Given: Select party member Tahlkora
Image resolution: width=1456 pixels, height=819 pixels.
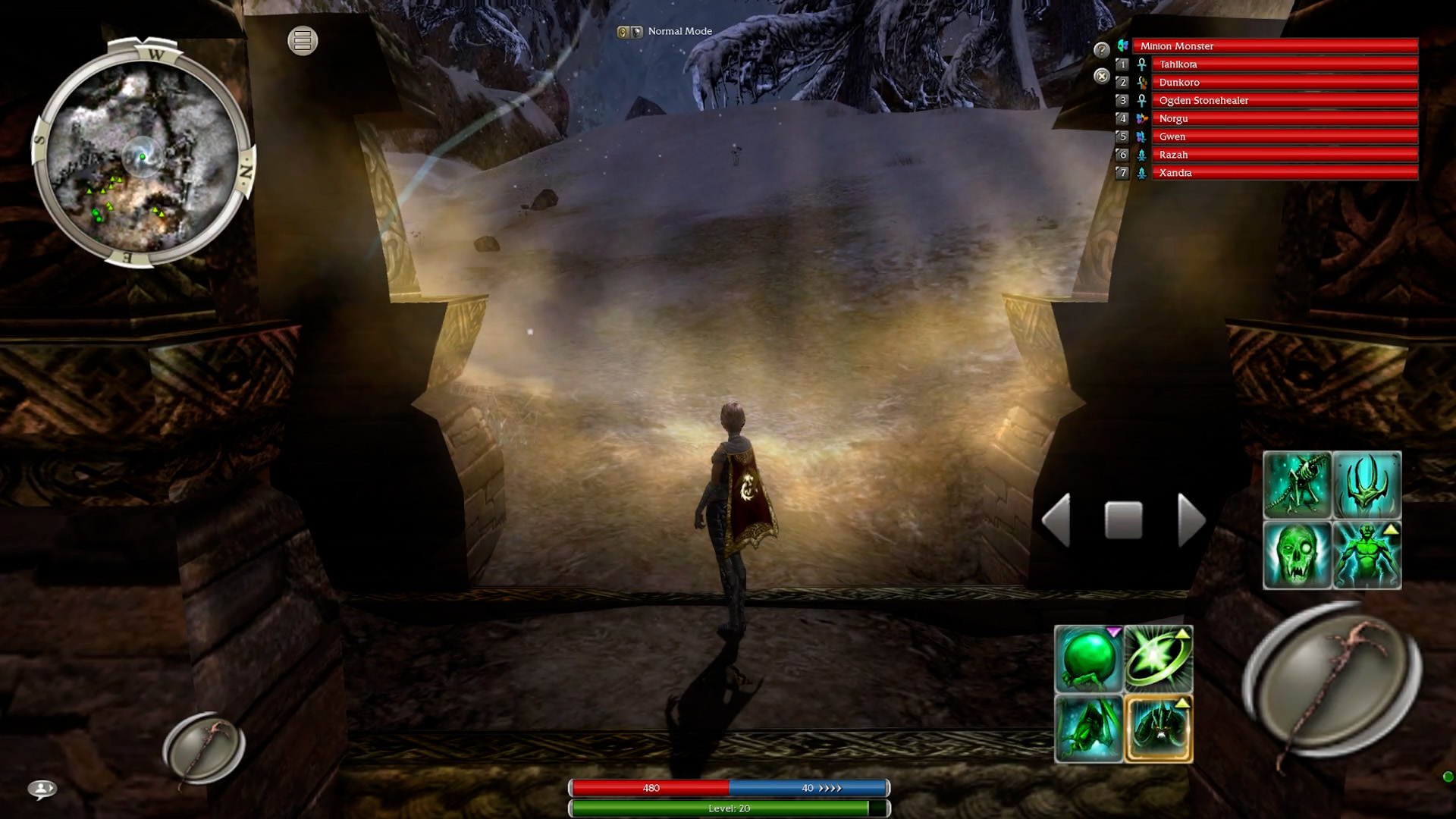Looking at the screenshot, I should [1284, 64].
